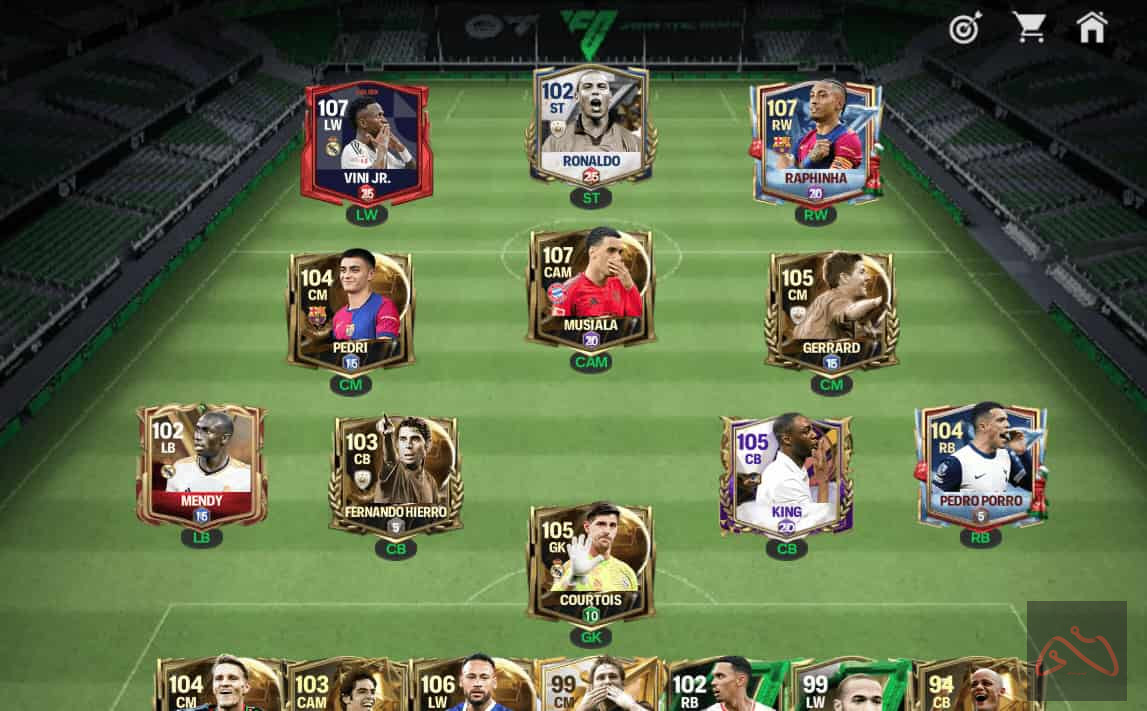Choose the Pedro Porro right back card
Viewport: 1147px width, 711px height.
coord(980,464)
